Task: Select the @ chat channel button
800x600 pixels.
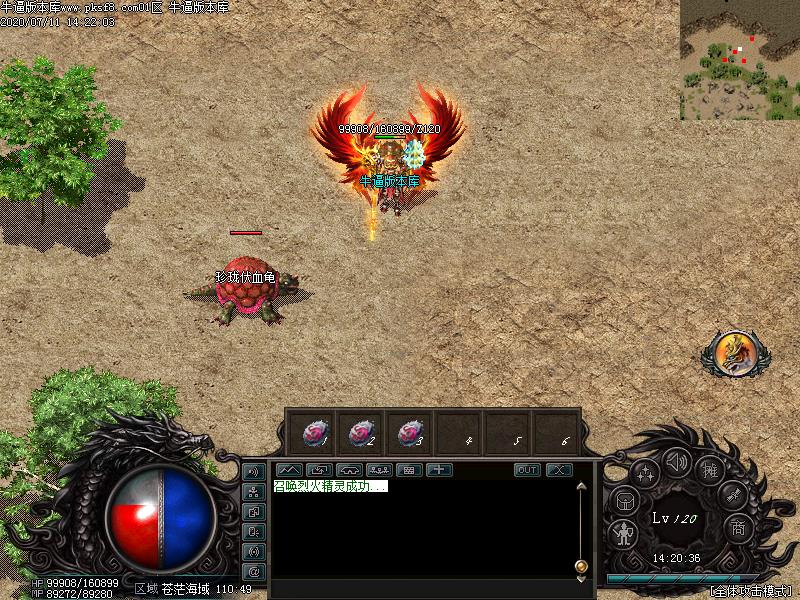Action: [253, 572]
